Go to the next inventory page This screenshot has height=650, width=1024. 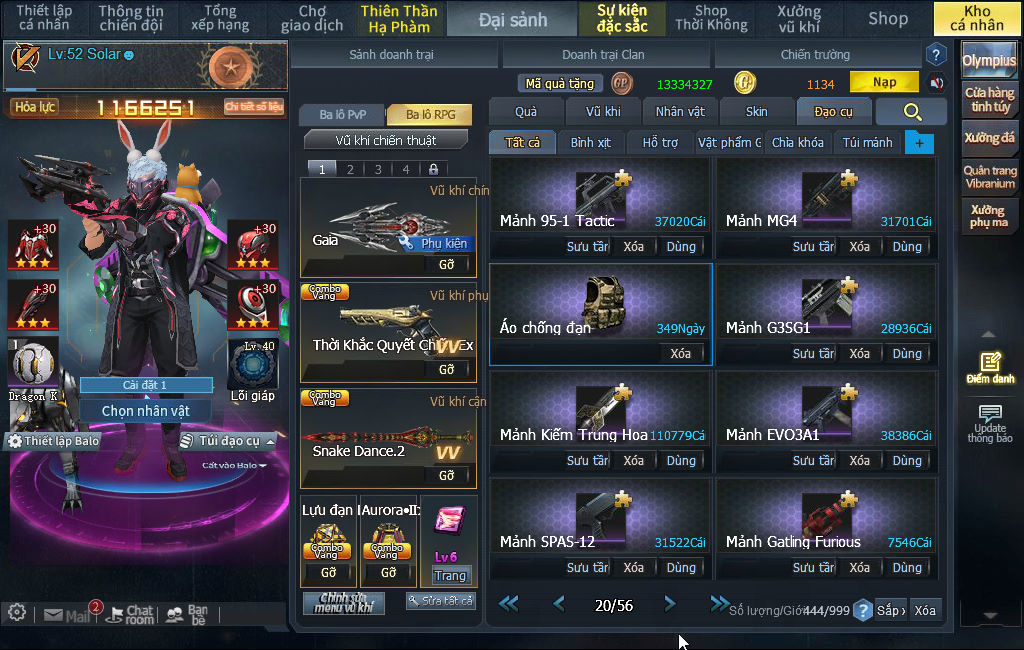670,604
